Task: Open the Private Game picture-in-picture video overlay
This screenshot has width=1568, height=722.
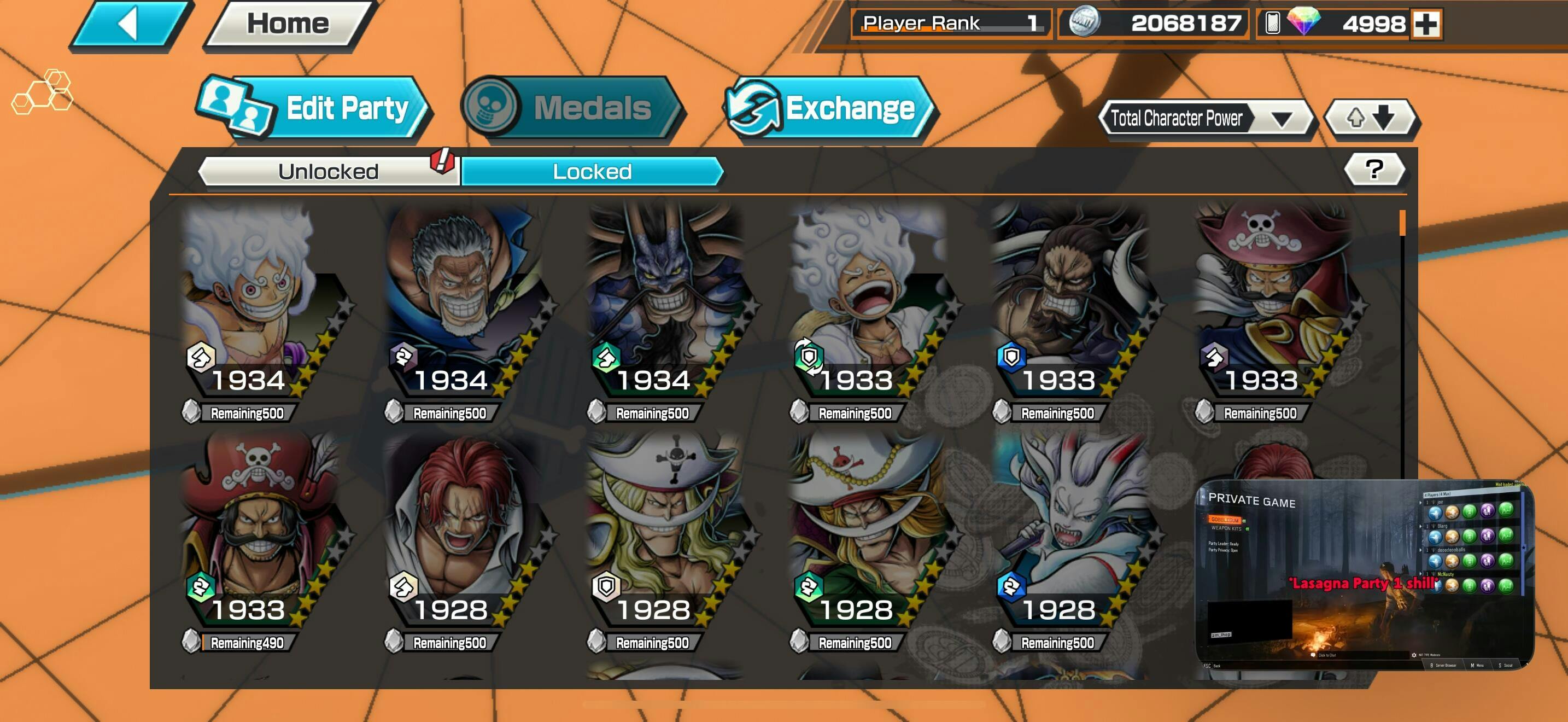Action: (1364, 575)
